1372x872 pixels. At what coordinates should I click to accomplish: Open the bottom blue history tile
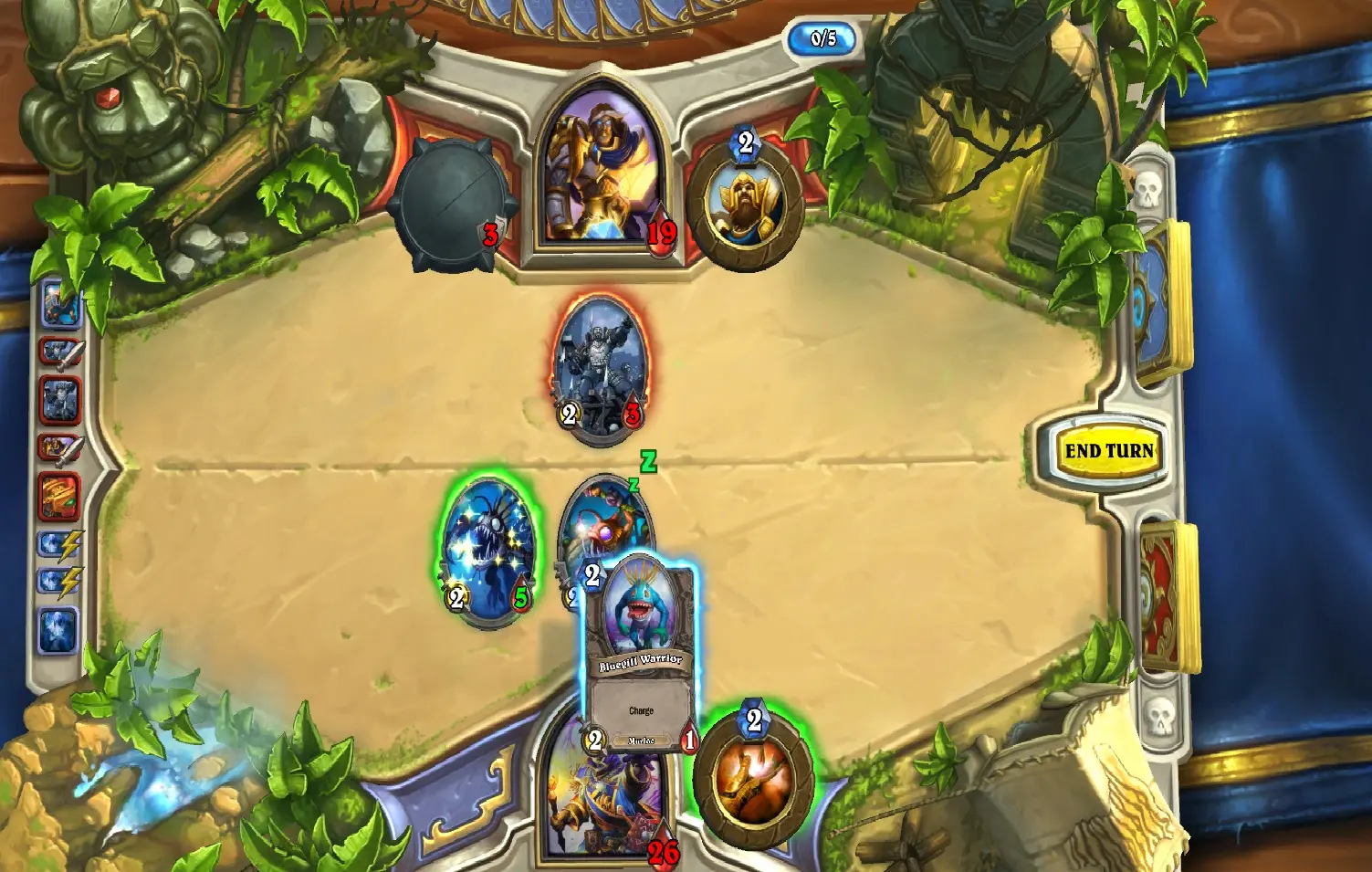click(58, 631)
